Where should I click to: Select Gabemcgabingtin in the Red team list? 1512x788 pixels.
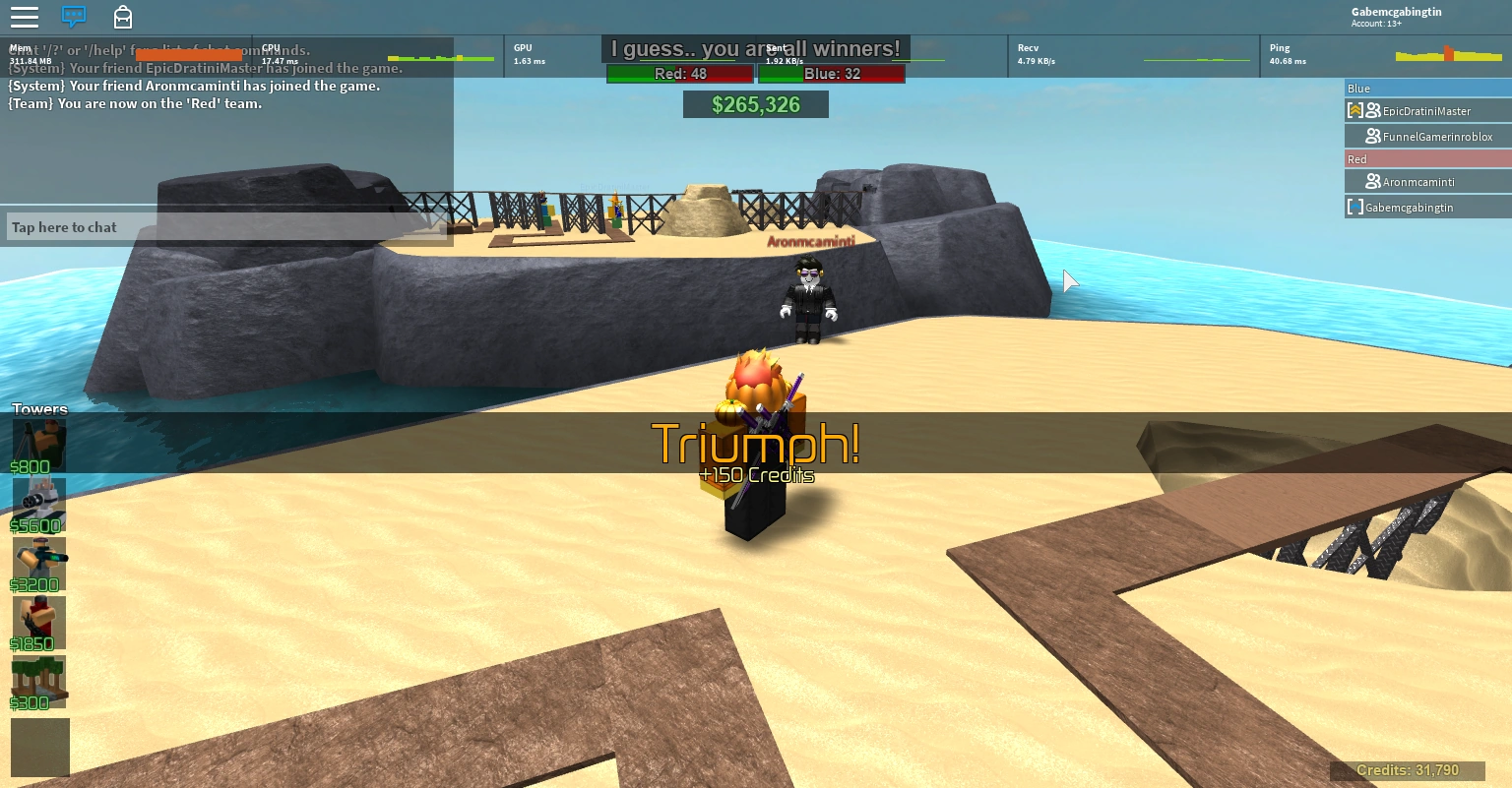point(1409,207)
